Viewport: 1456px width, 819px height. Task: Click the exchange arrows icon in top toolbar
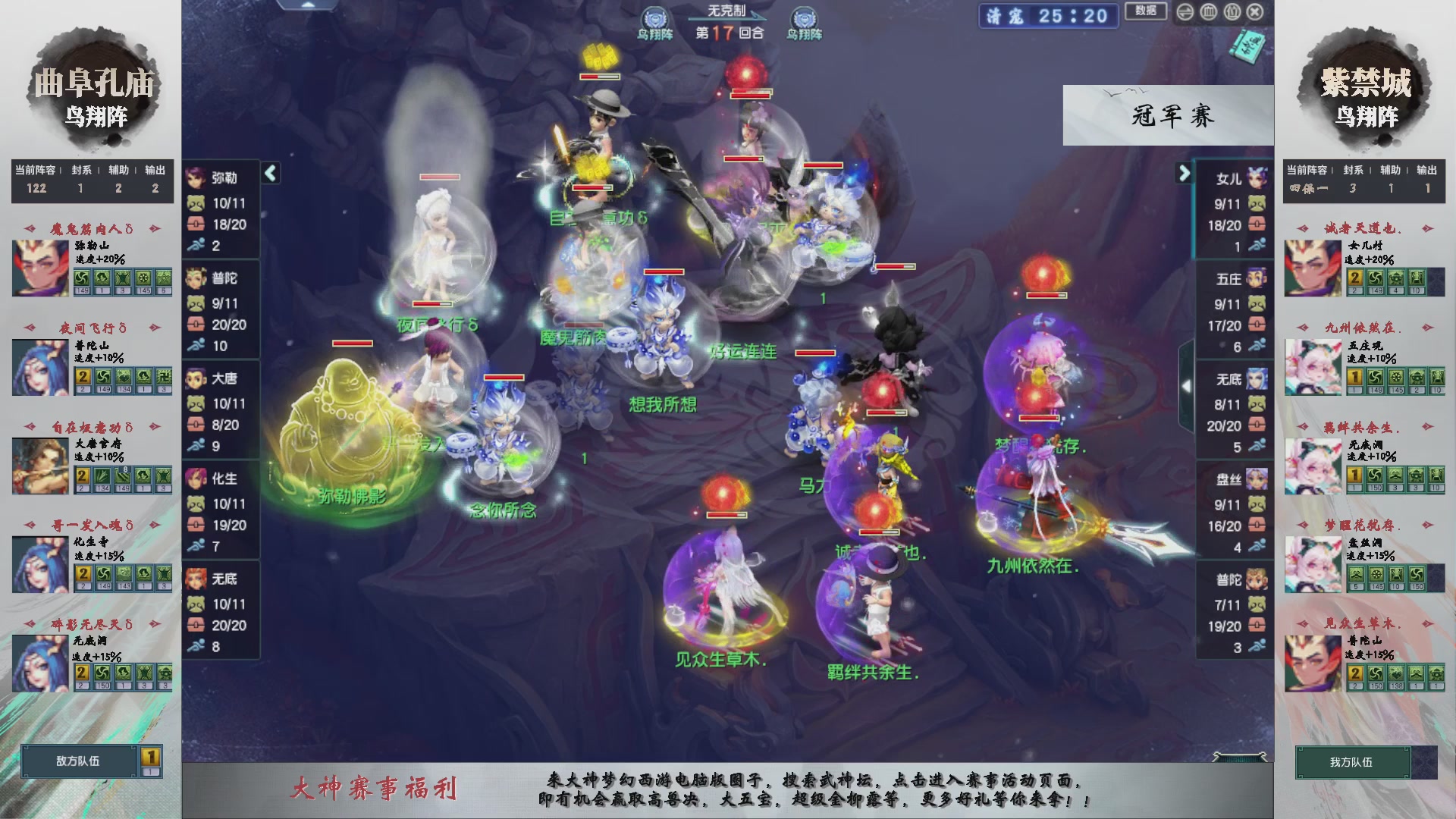pyautogui.click(x=1185, y=12)
